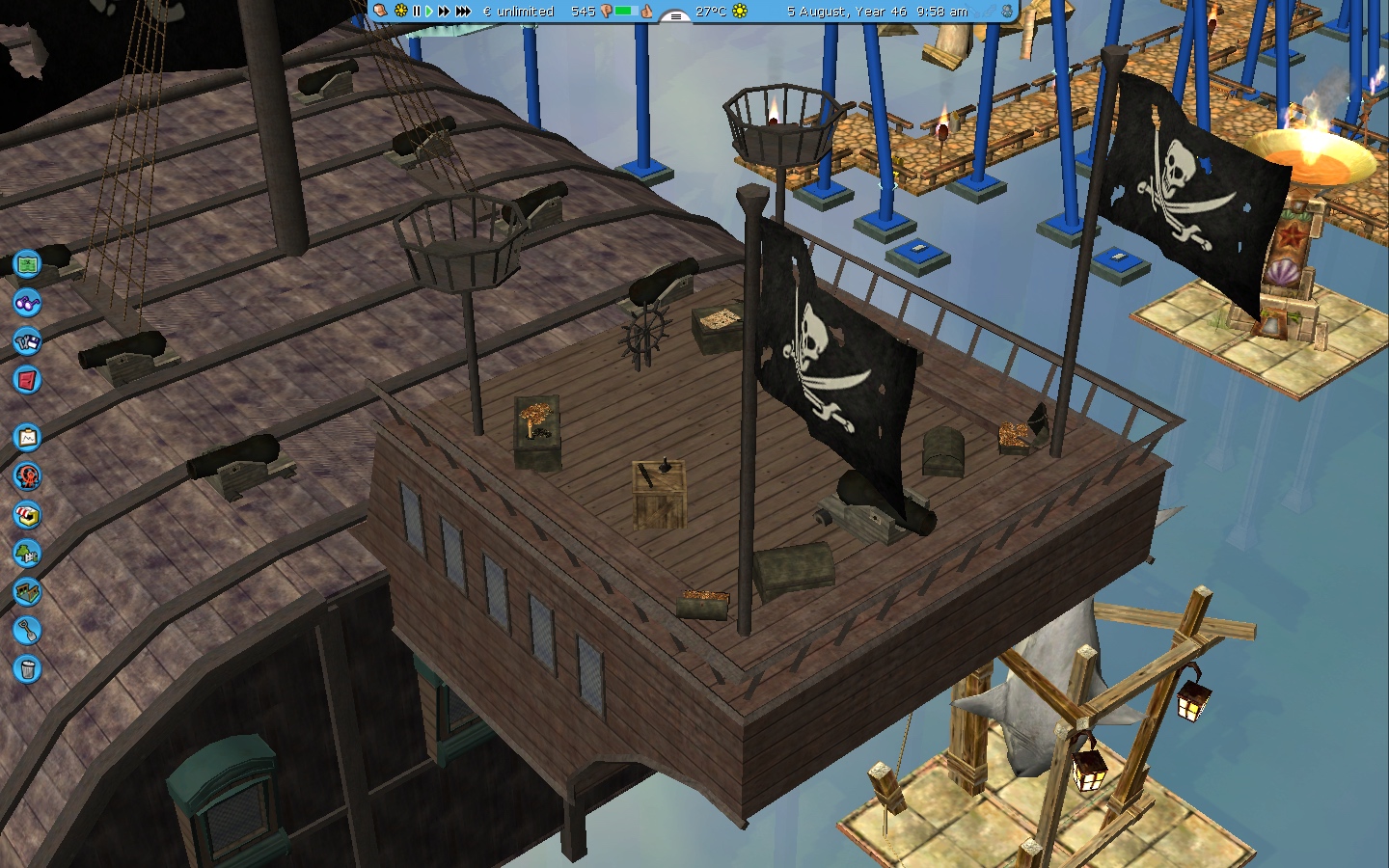The image size is (1389, 868).
Task: Select the terrain shovel tool
Action: 27,631
